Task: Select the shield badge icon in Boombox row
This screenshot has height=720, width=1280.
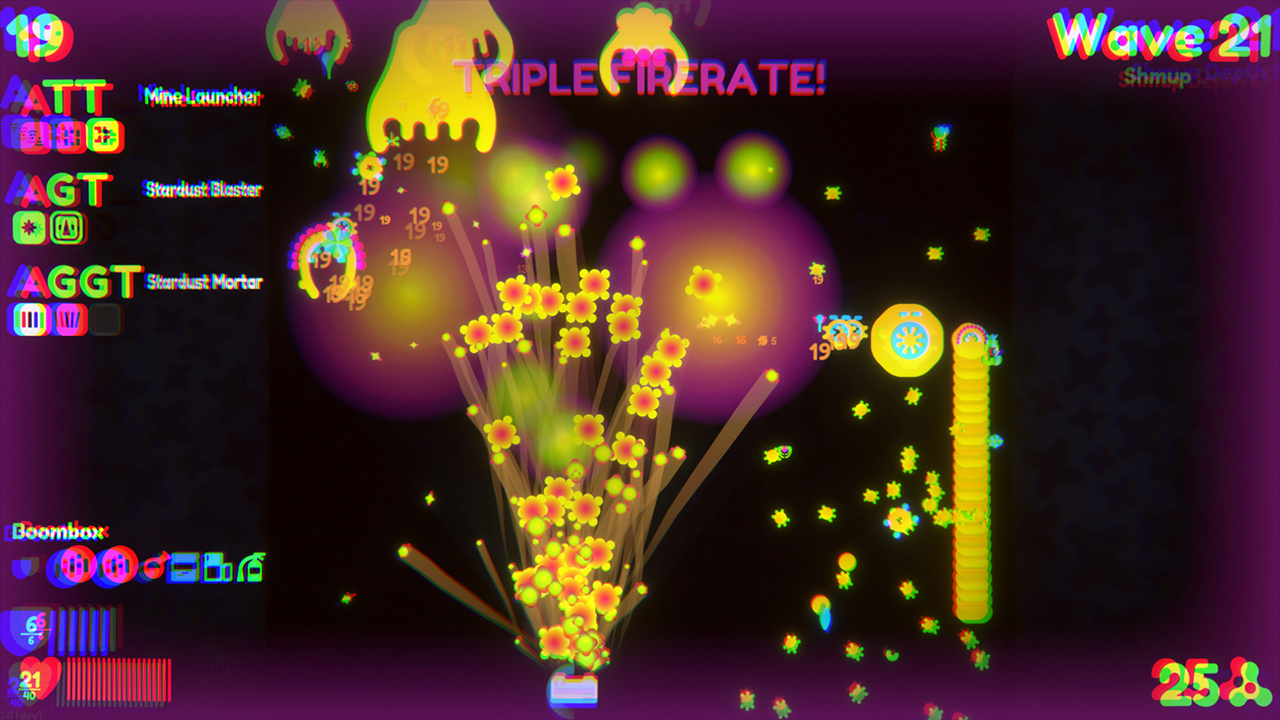Action: coord(24,567)
